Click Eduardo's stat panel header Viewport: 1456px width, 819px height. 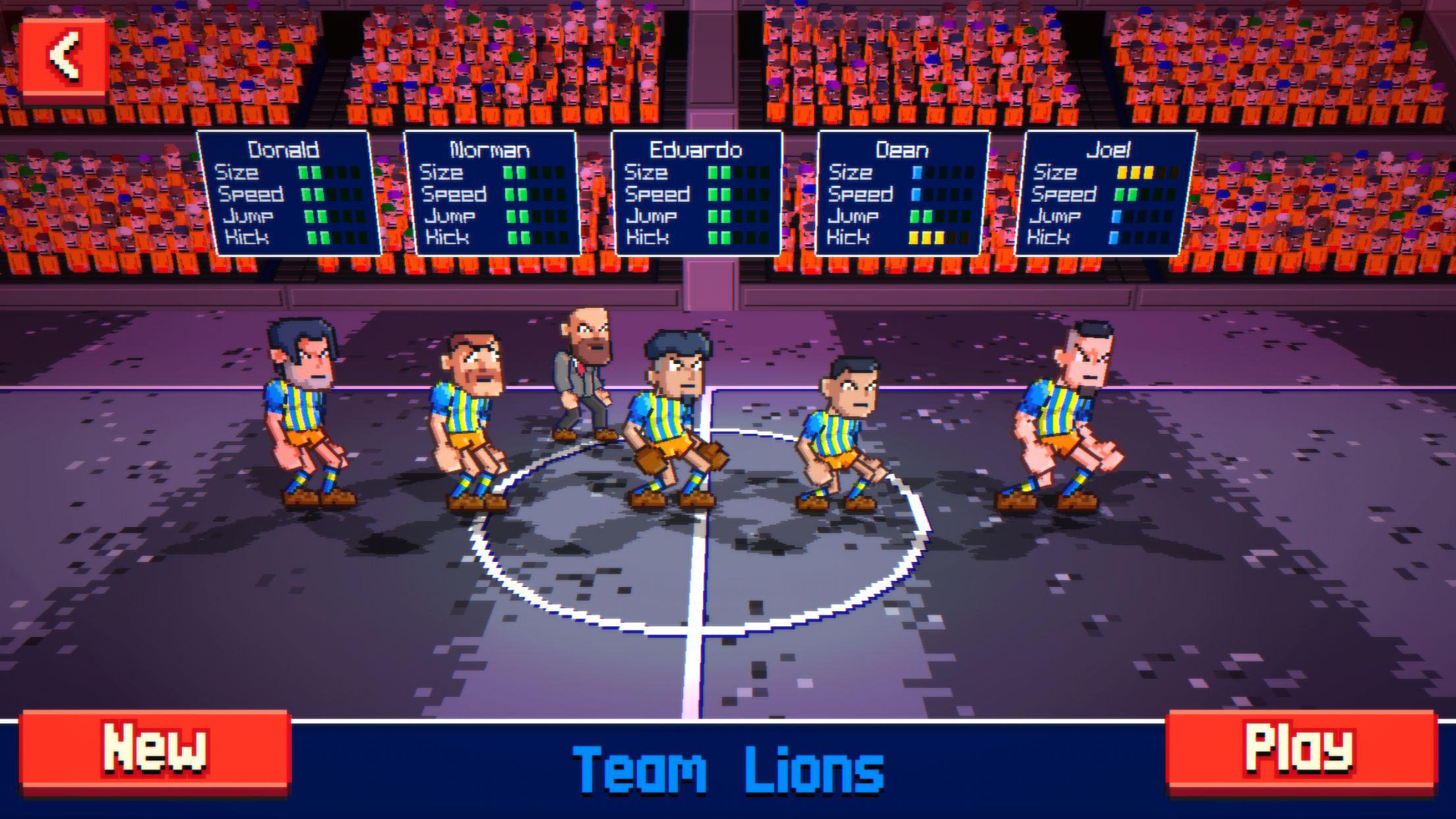point(695,150)
